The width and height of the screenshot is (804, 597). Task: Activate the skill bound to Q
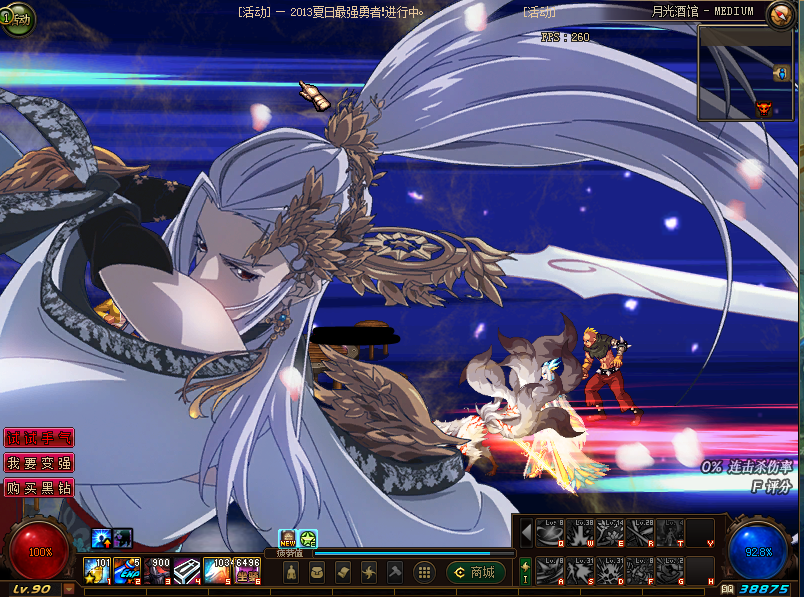tap(550, 533)
